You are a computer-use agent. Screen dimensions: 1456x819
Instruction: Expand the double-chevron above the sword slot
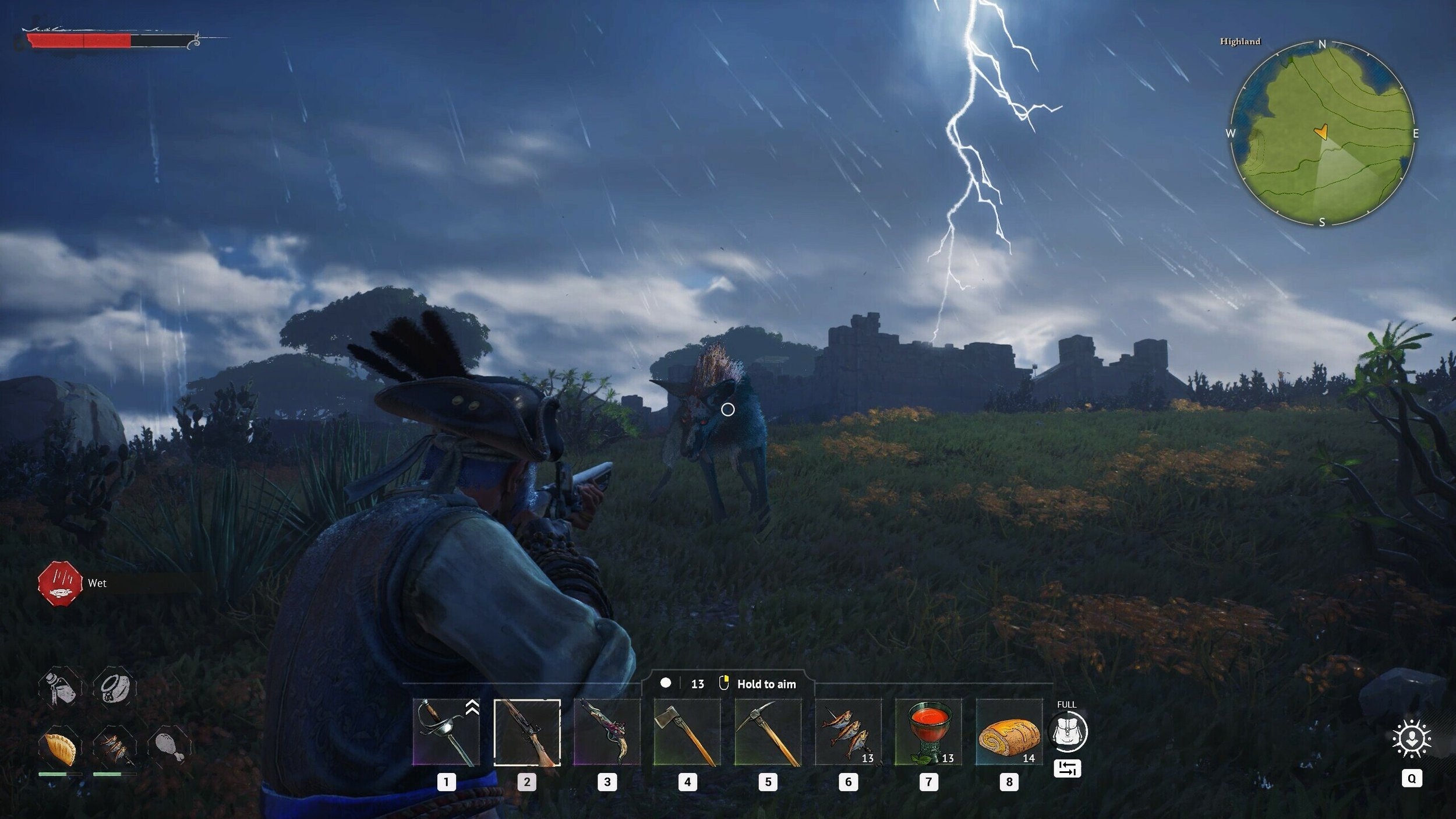tap(472, 706)
